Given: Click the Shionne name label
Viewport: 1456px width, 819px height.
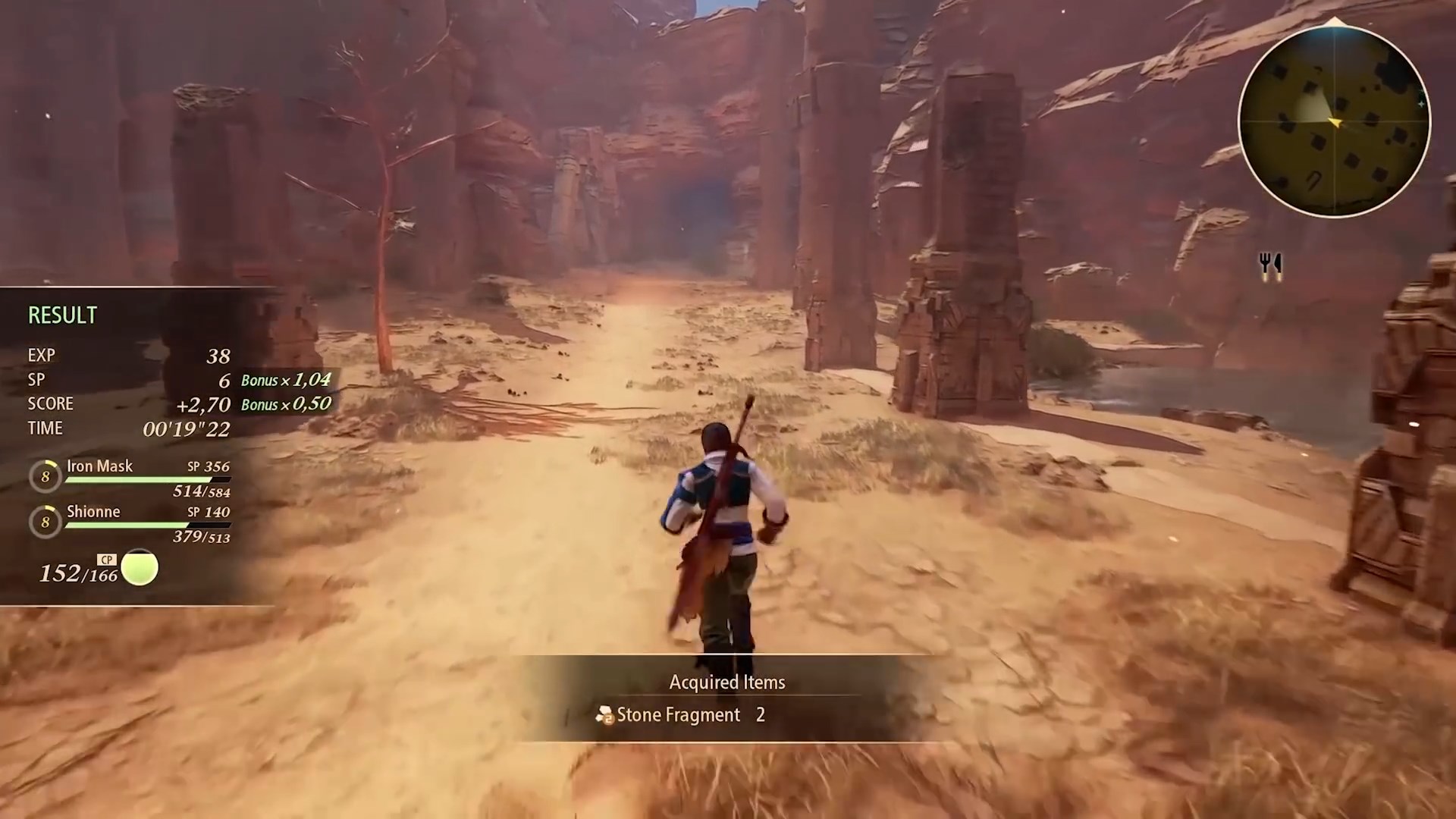Looking at the screenshot, I should point(94,511).
